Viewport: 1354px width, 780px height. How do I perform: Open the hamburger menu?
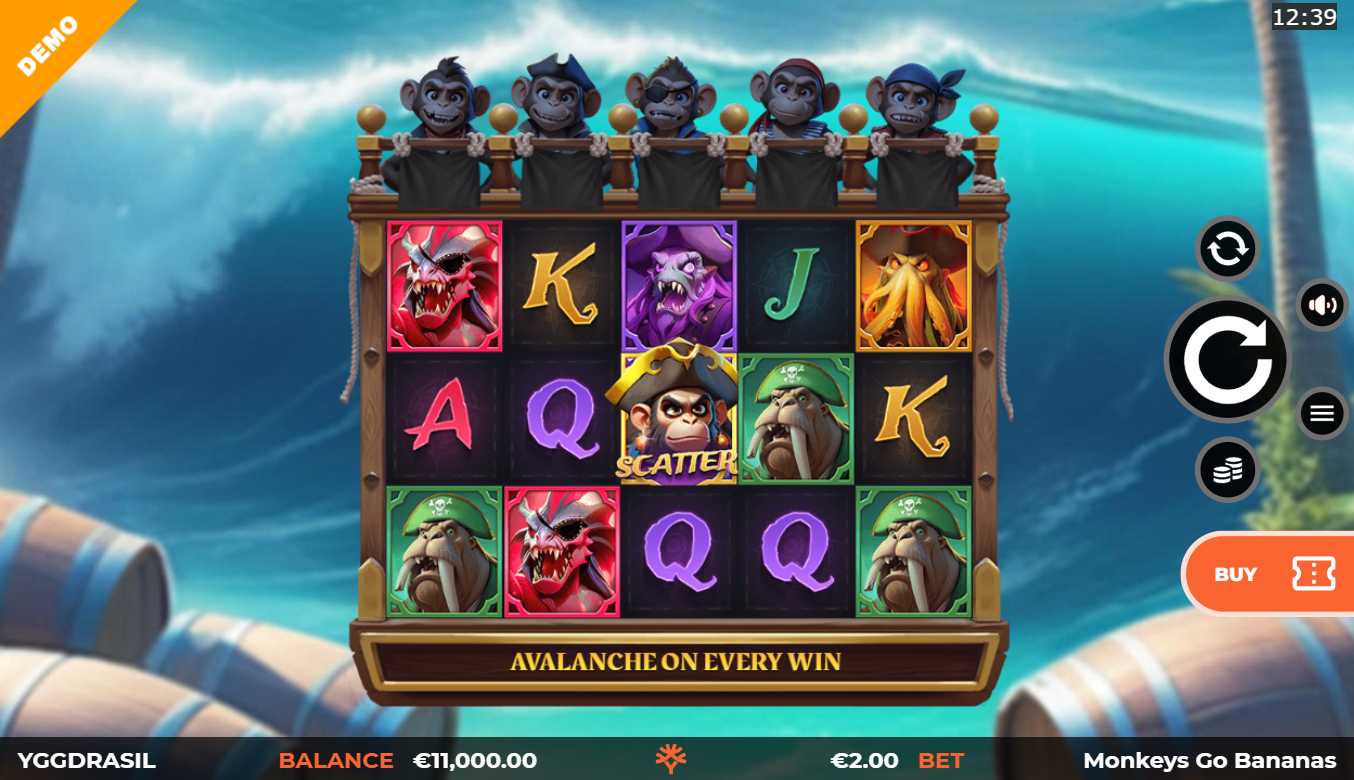click(1322, 412)
